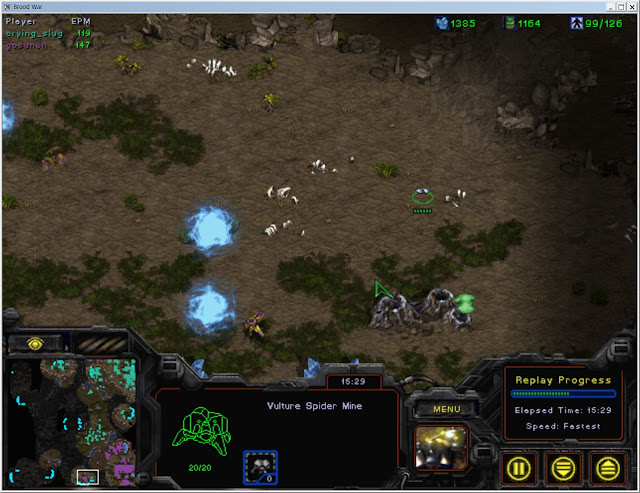Select the spider mine weapon icon
Screen dimensions: 640x493
[260, 467]
